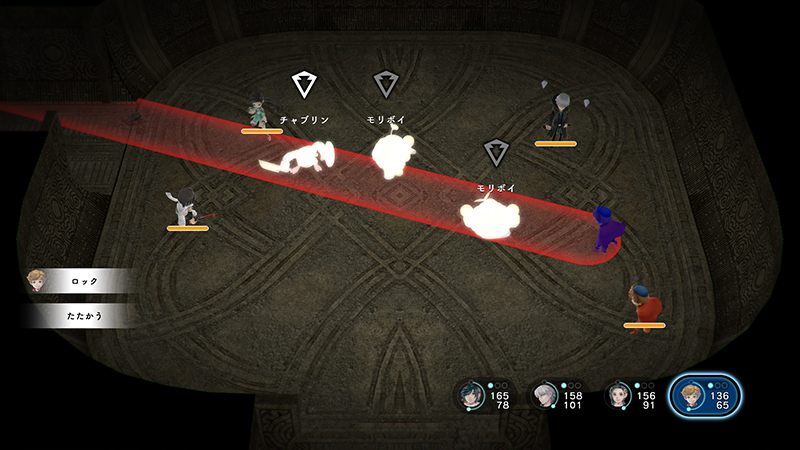Viewport: 800px width, 450px height.
Task: Select the white target marker above チャブリン
Action: [303, 83]
